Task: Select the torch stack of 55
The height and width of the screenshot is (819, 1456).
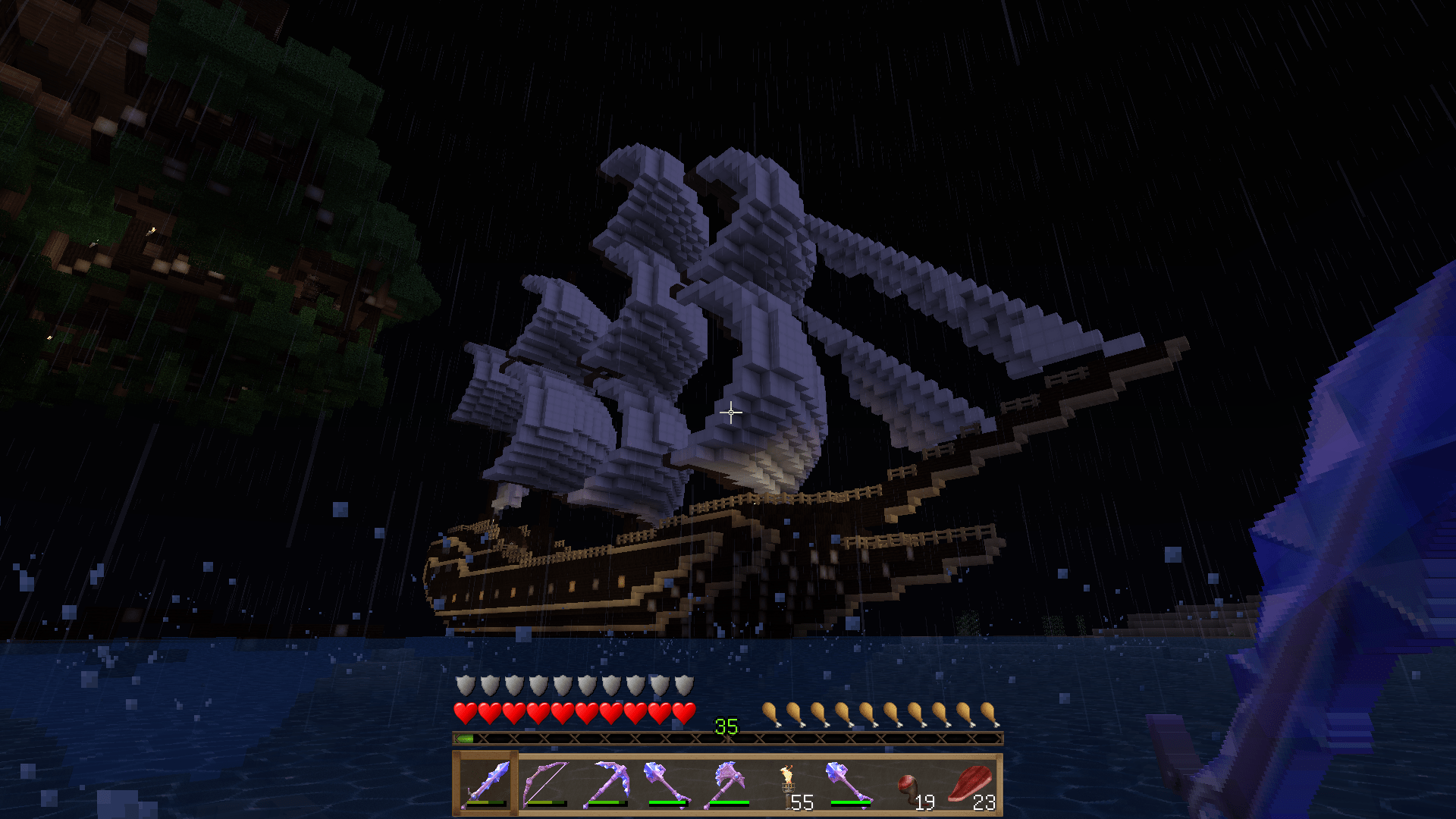Action: coord(789,784)
